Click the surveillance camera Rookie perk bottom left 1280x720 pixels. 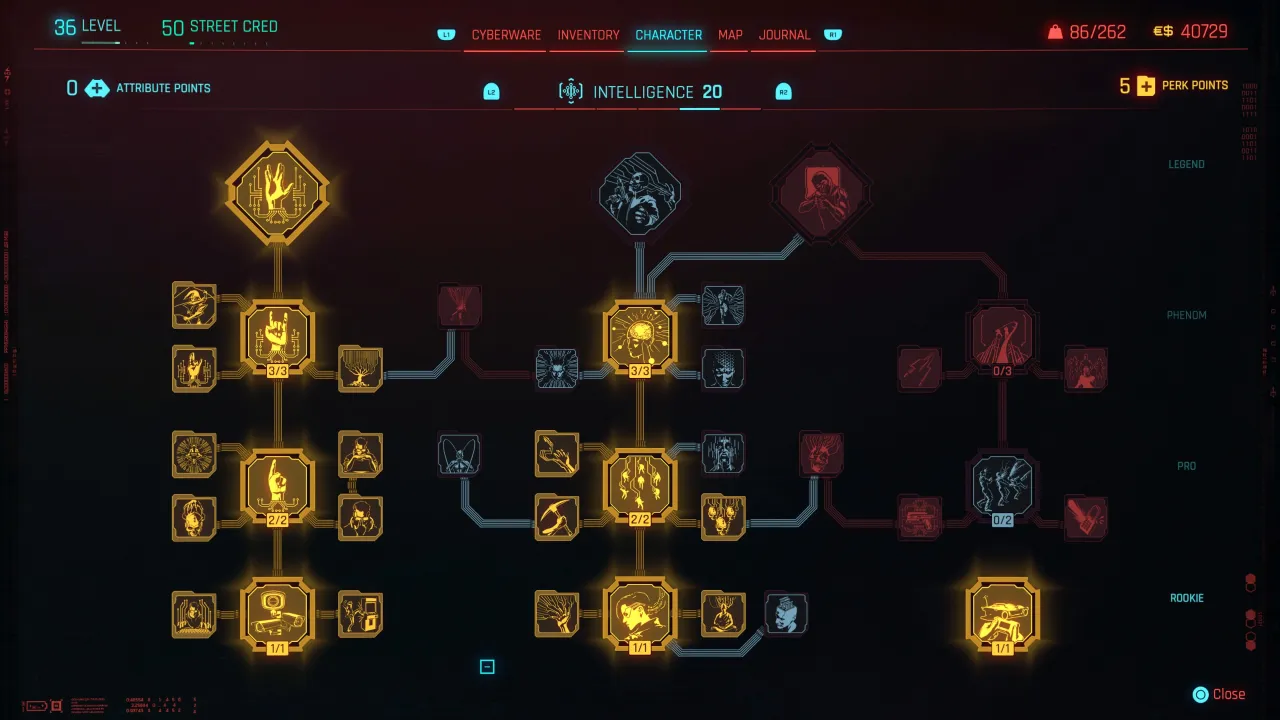[x=277, y=614]
